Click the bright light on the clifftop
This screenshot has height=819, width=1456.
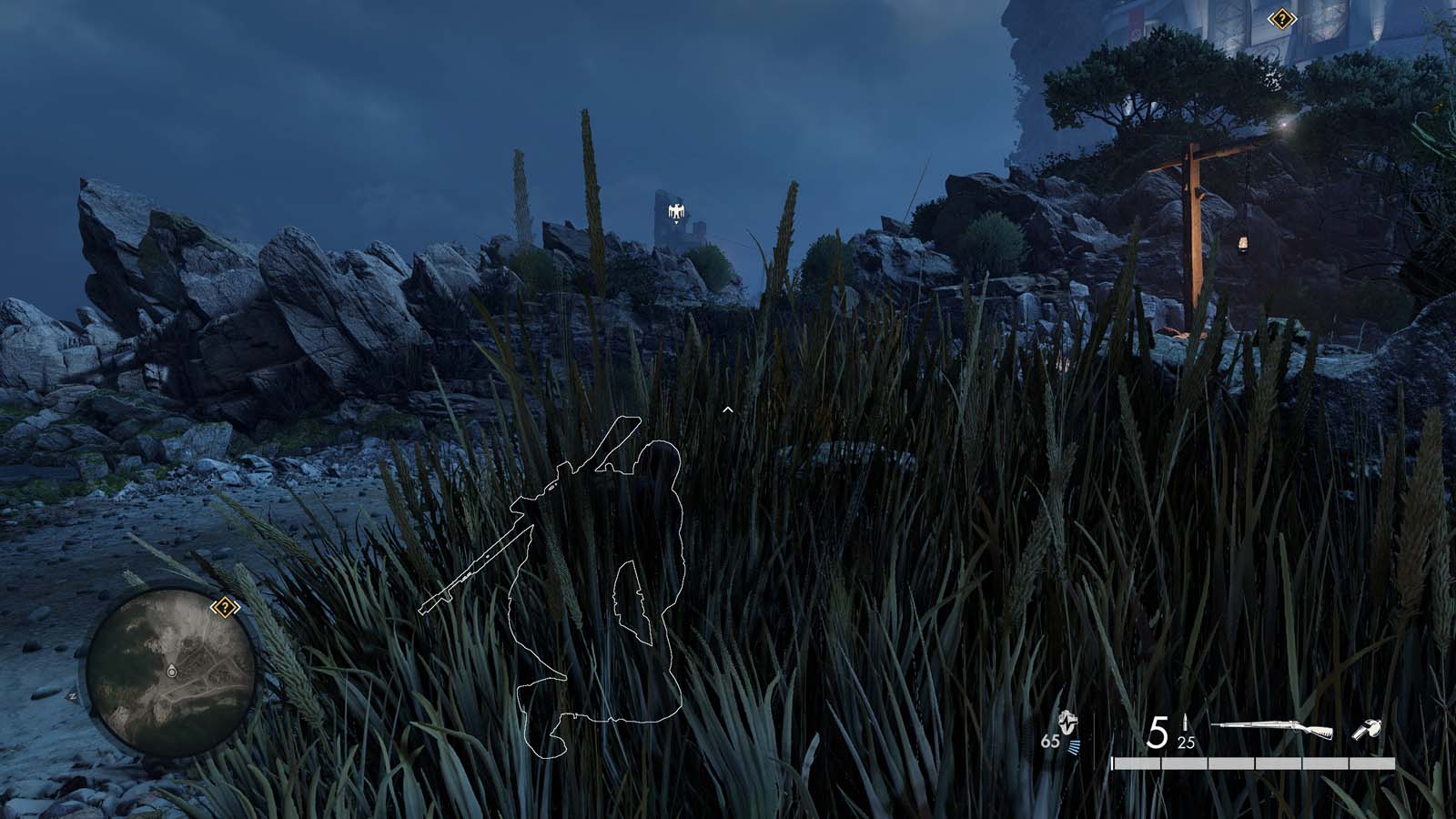[1286, 123]
